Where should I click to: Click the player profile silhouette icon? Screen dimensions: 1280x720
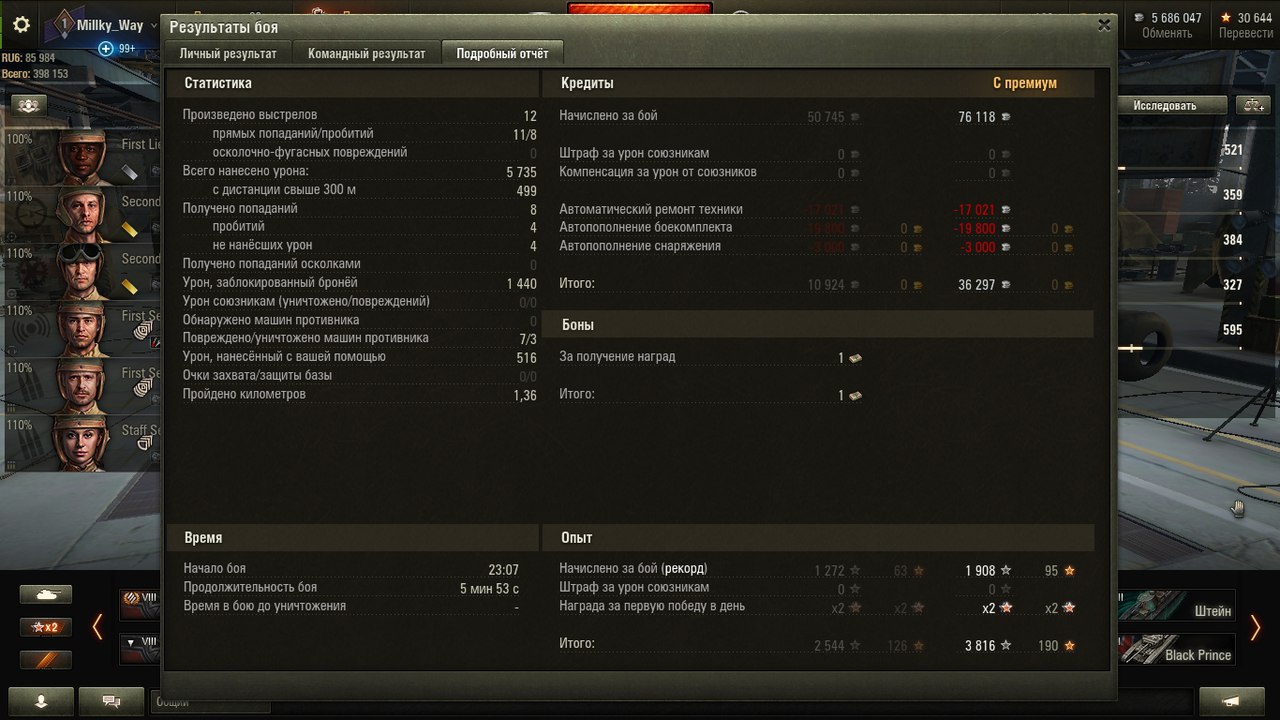point(40,702)
